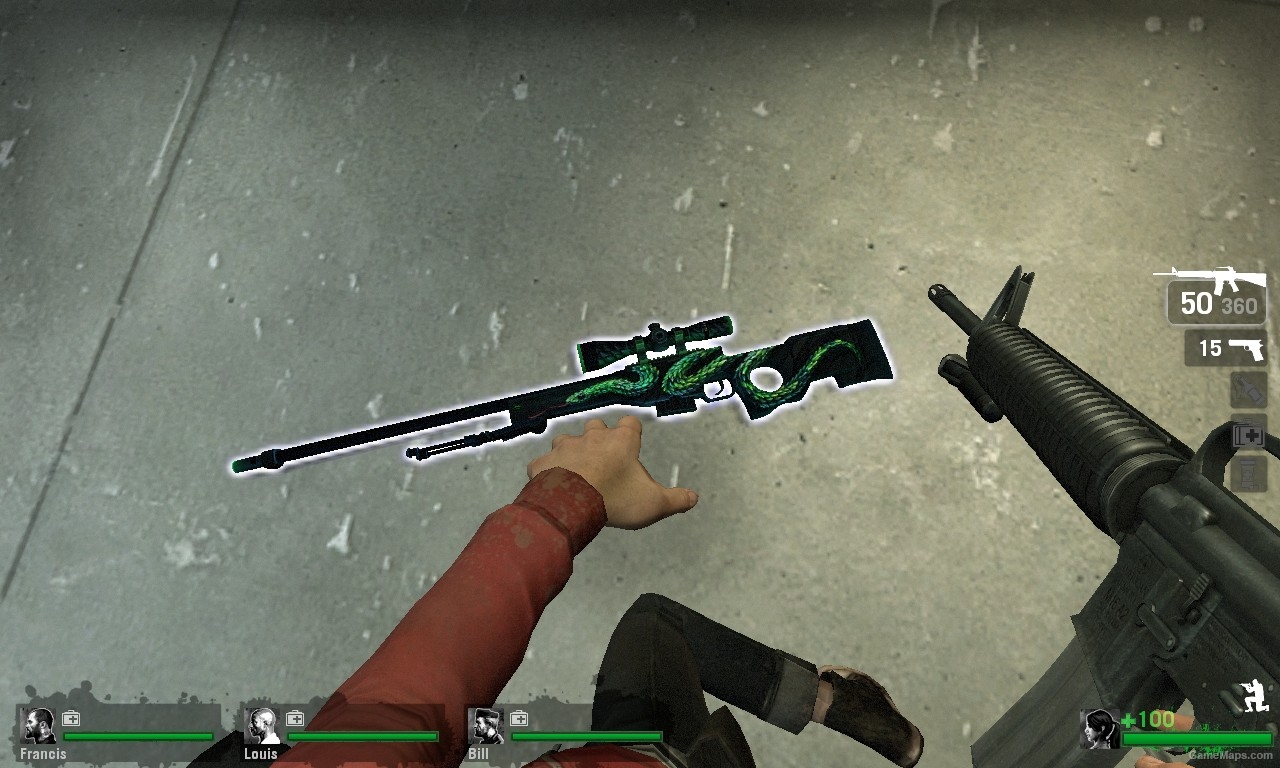Select the pills inventory slot icon

(x=1247, y=472)
